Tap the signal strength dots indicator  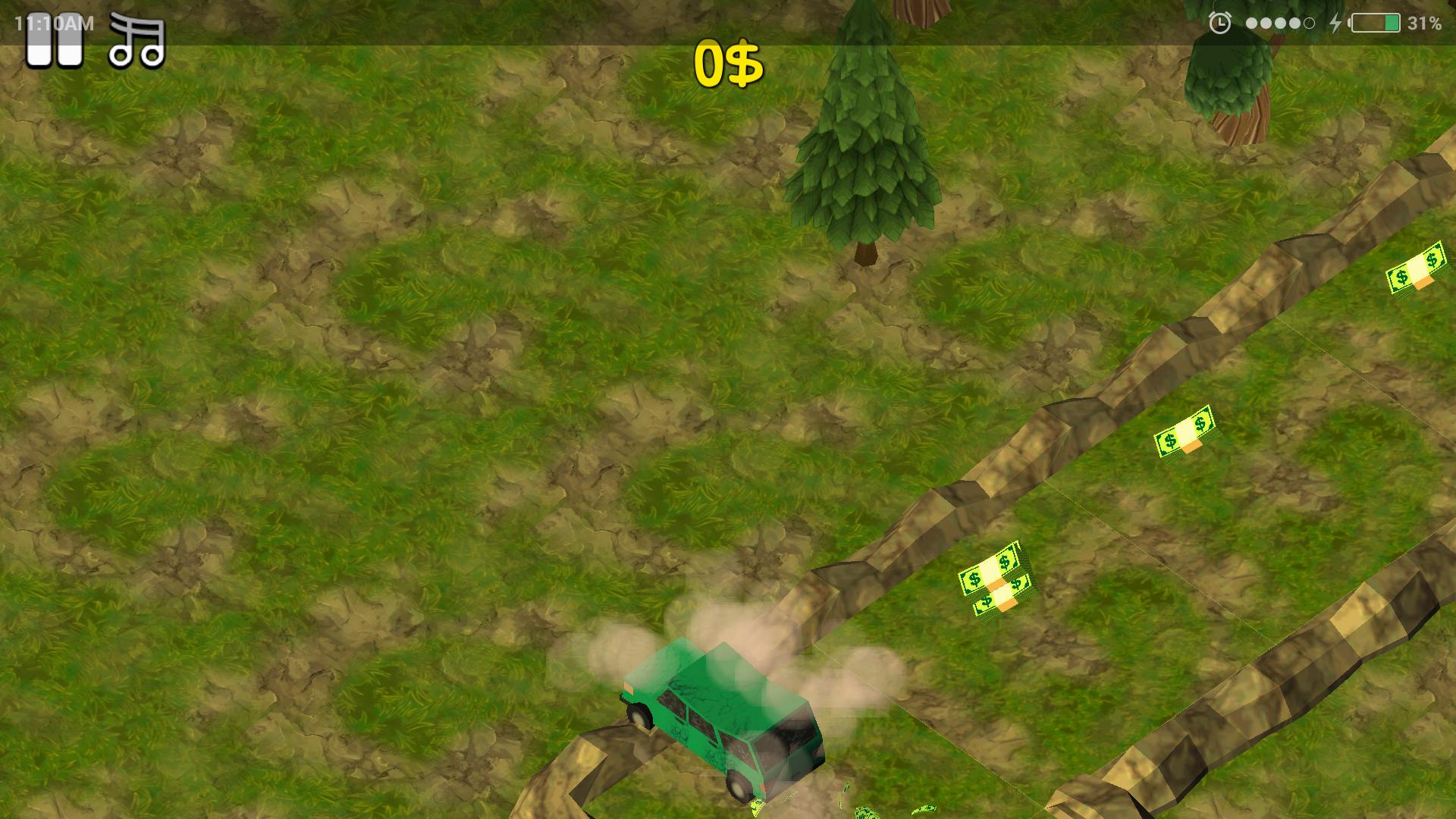pos(1280,23)
